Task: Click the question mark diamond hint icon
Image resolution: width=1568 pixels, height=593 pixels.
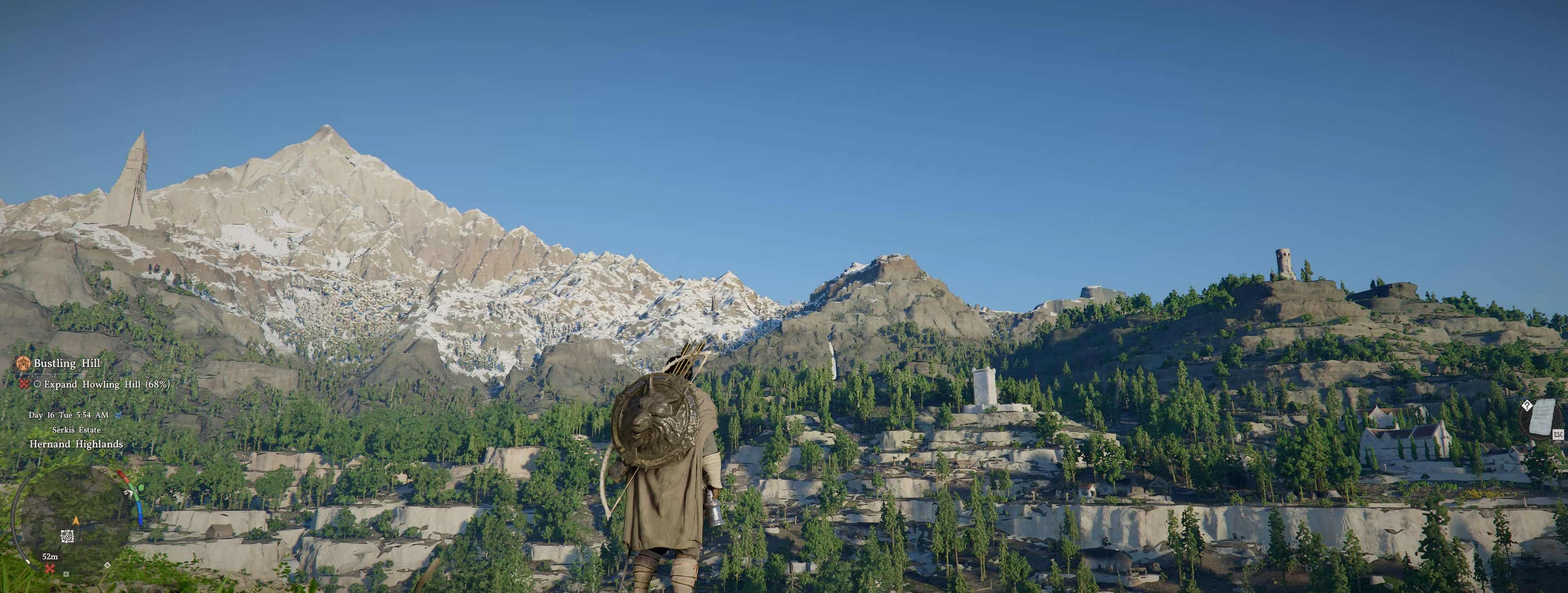Action: [x=1527, y=405]
